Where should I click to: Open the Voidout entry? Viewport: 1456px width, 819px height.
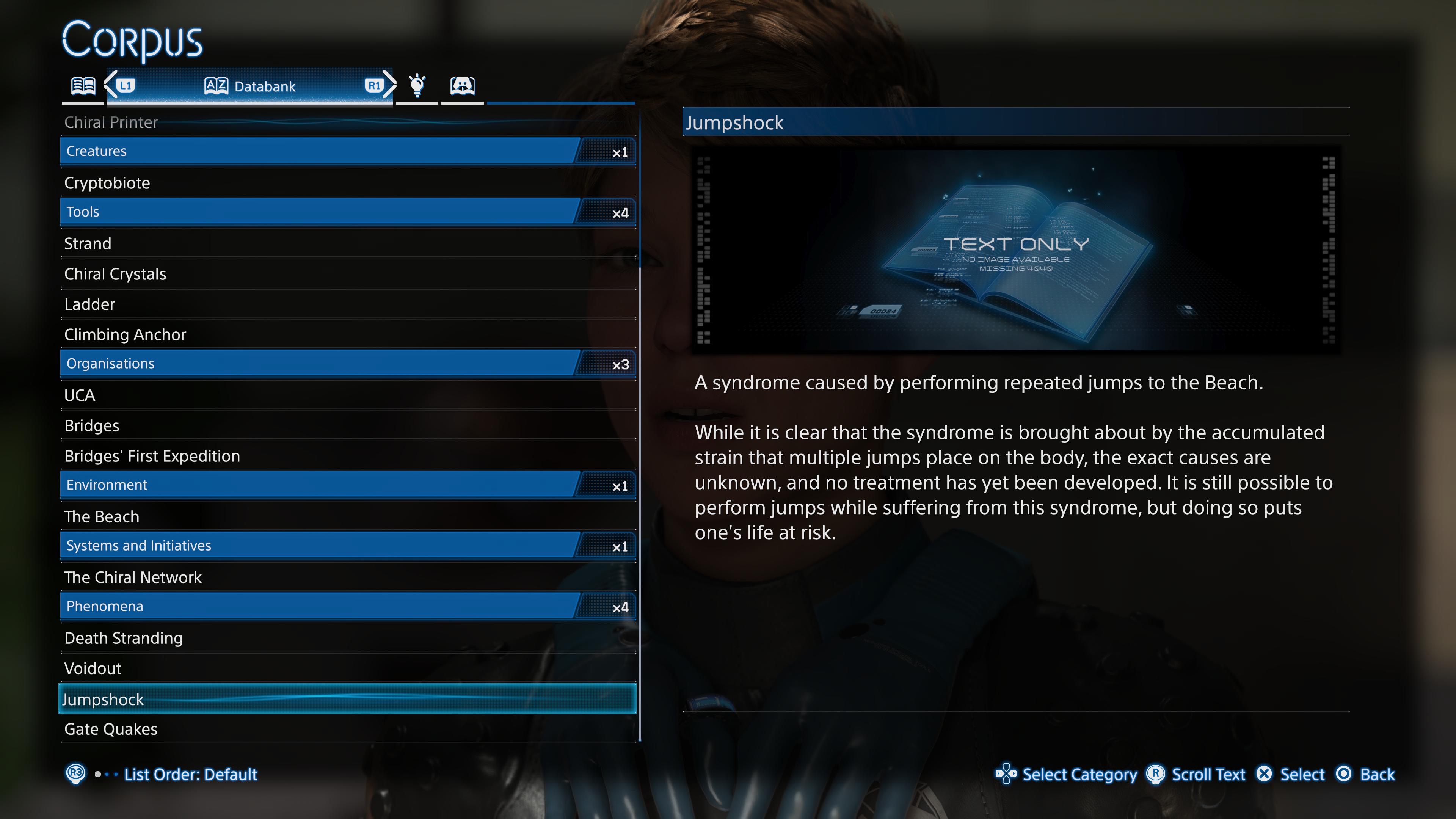[93, 668]
